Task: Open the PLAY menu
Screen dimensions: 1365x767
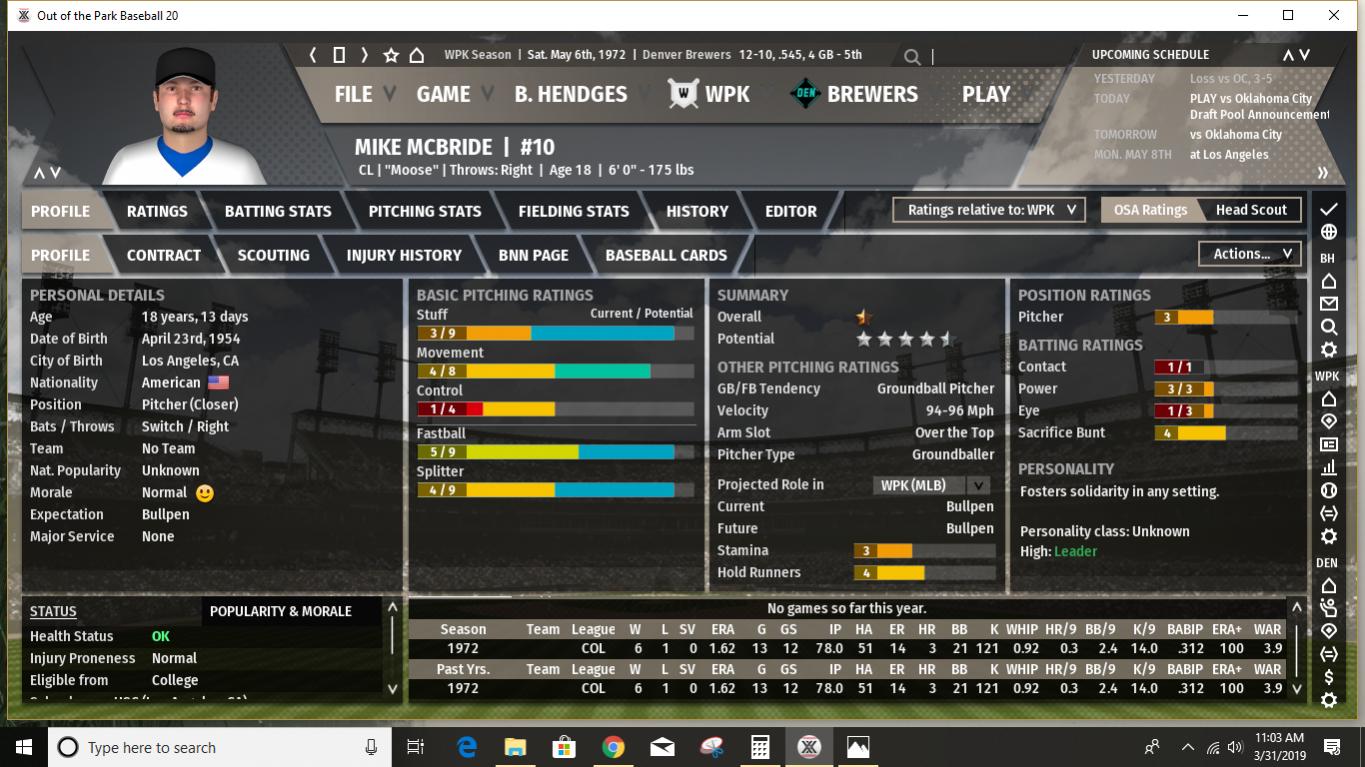Action: click(986, 94)
